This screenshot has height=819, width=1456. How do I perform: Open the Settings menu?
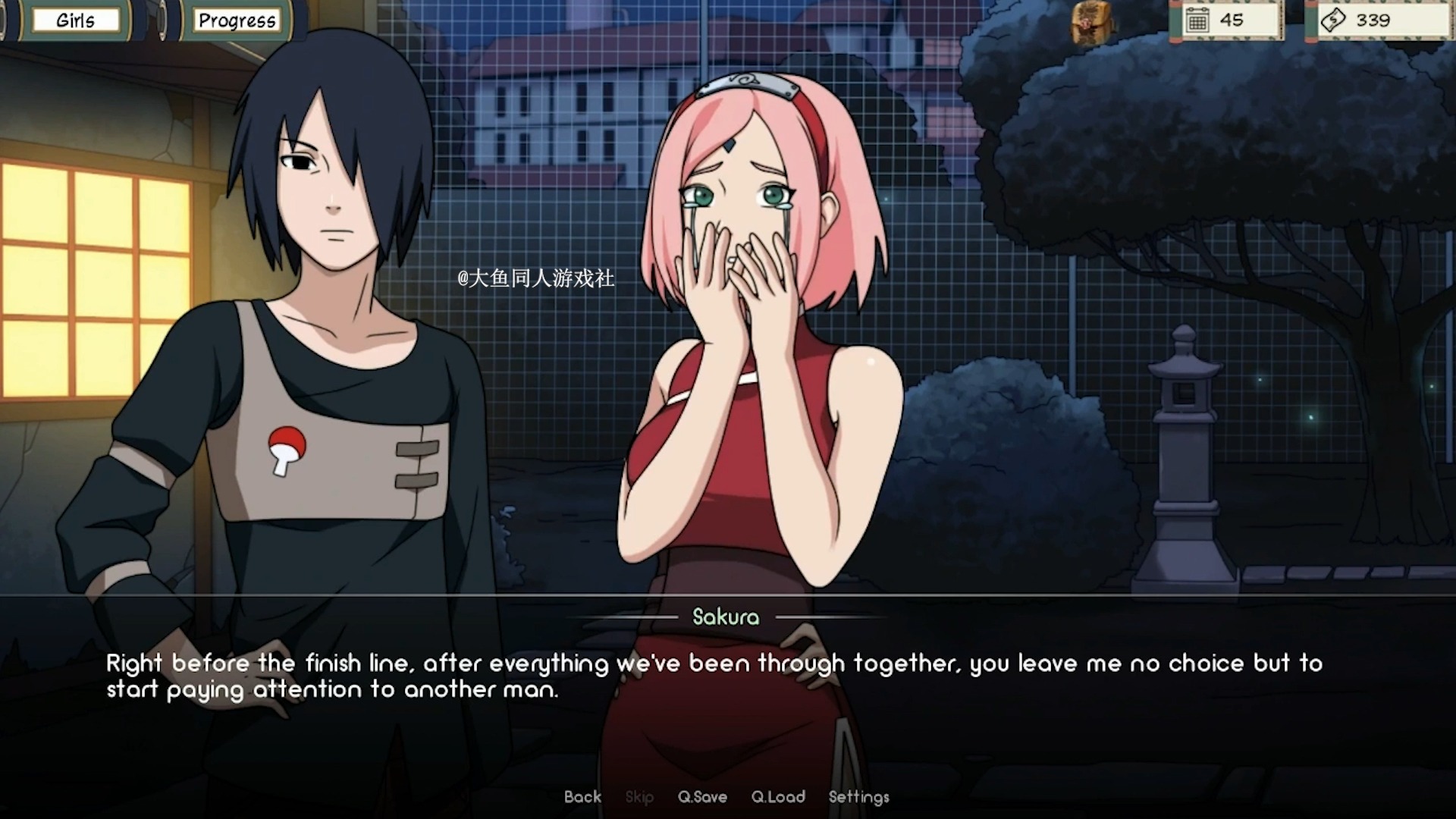click(858, 797)
